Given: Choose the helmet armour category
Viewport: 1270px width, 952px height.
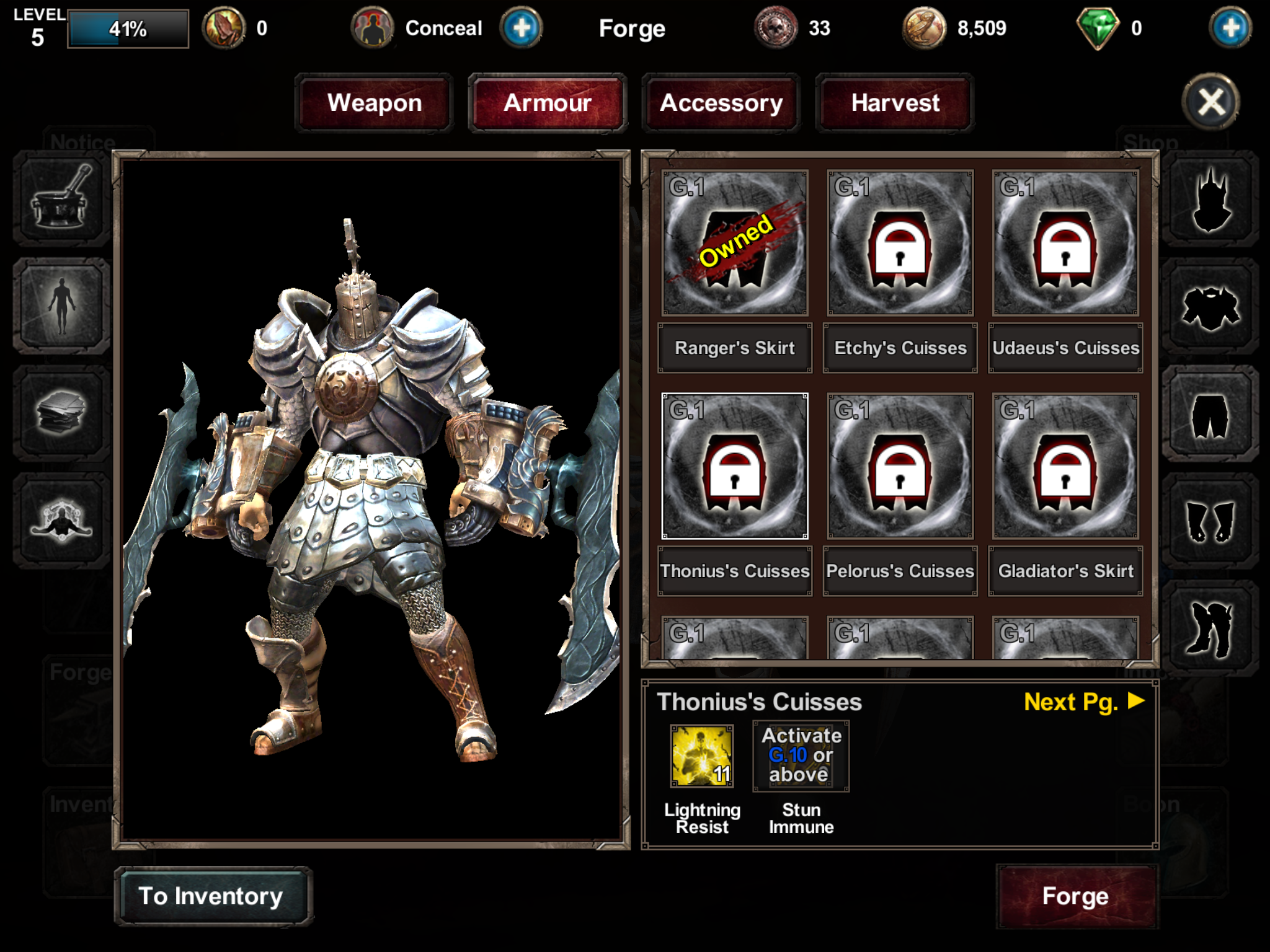Looking at the screenshot, I should [x=1210, y=200].
